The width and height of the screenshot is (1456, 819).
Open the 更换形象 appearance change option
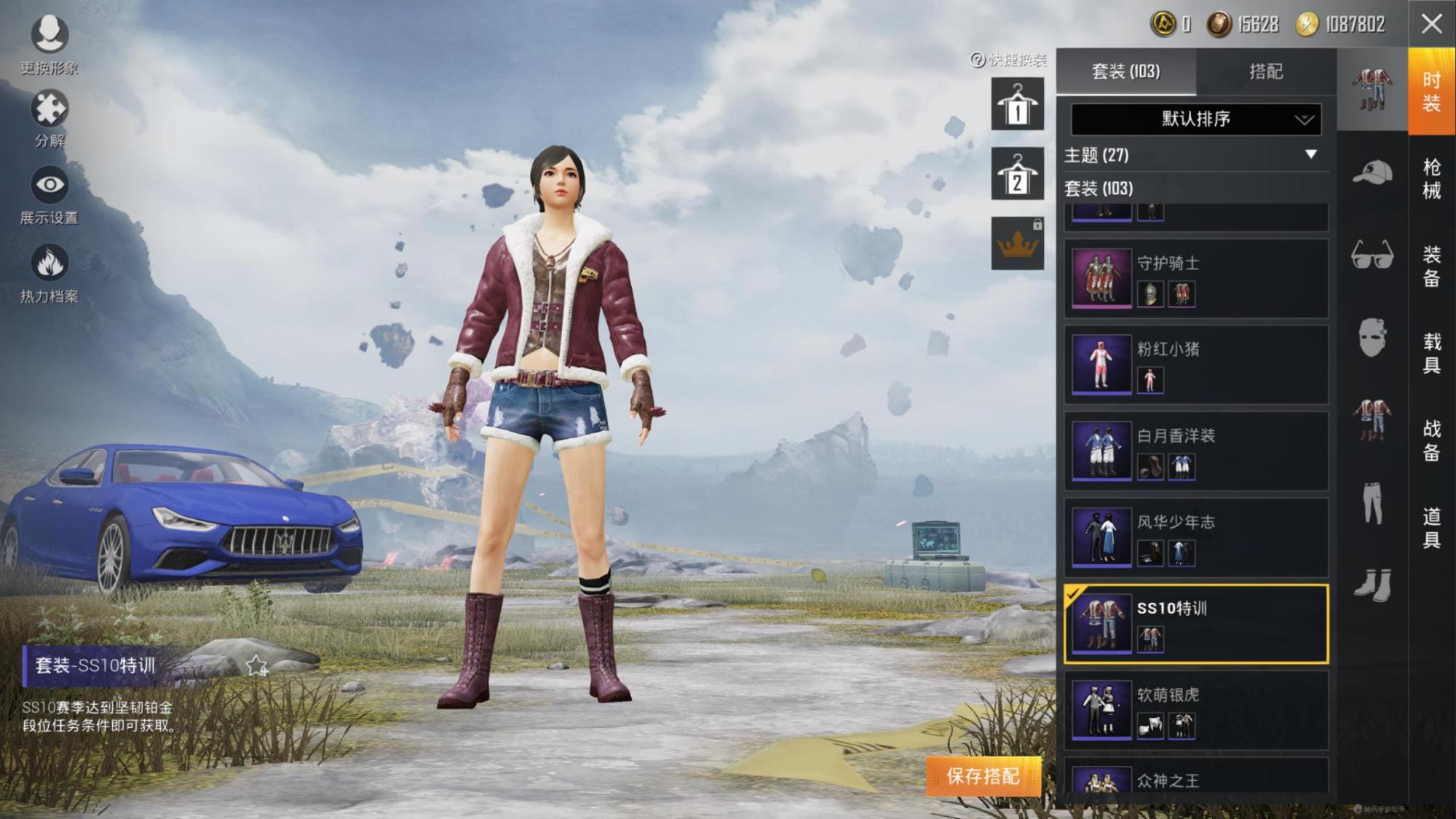(x=49, y=44)
